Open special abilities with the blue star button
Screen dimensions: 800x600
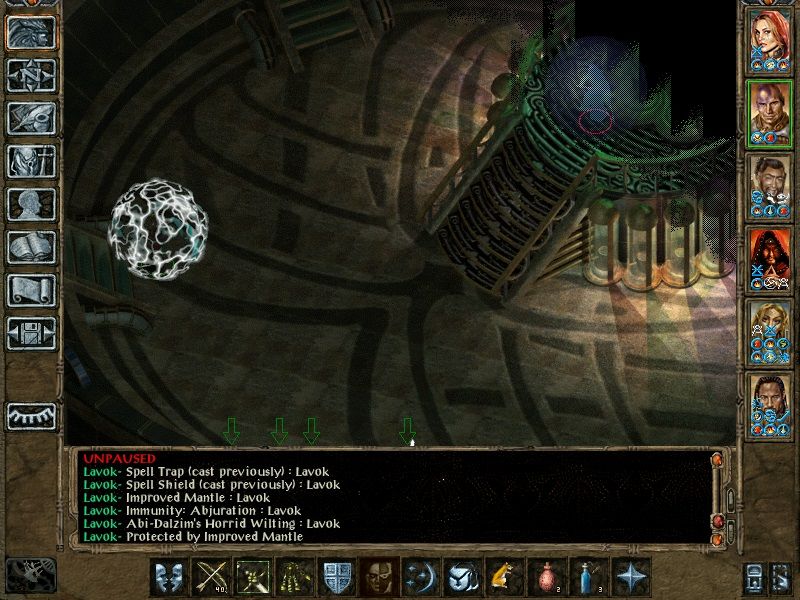(629, 578)
